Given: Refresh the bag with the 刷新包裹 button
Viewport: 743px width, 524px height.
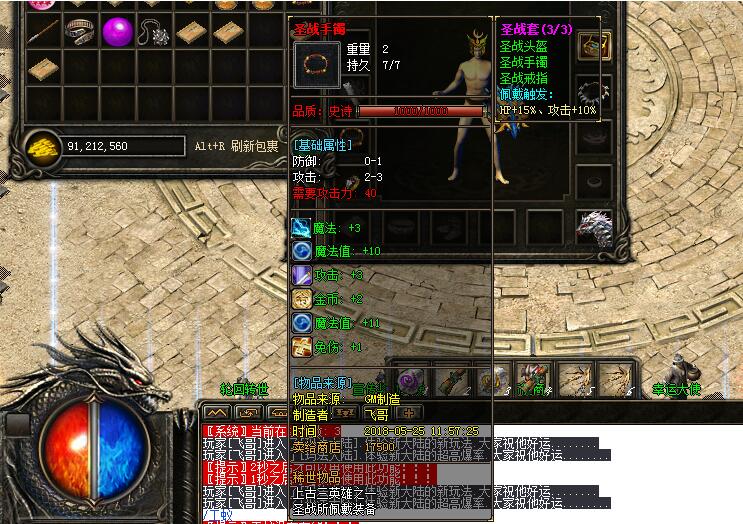Looking at the screenshot, I should [x=254, y=146].
